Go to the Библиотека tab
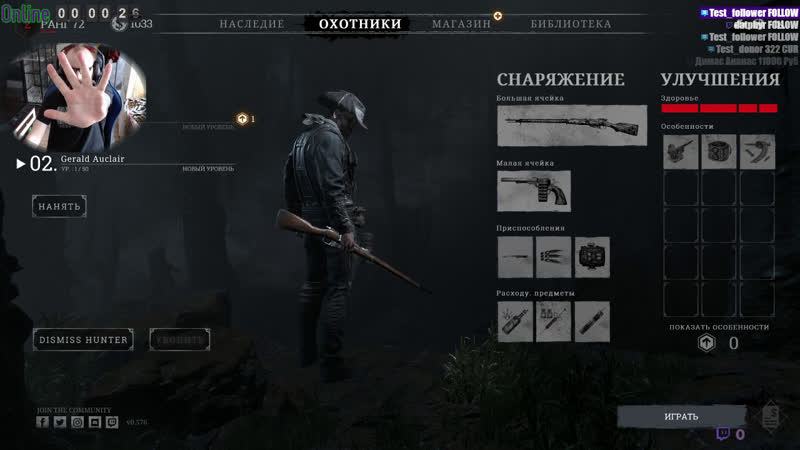Image resolution: width=800 pixels, height=450 pixels. [571, 24]
